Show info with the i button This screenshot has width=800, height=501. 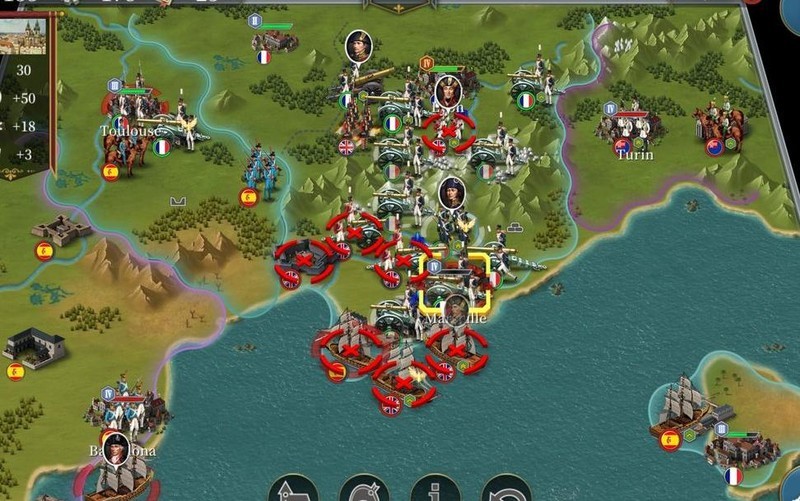tap(435, 491)
